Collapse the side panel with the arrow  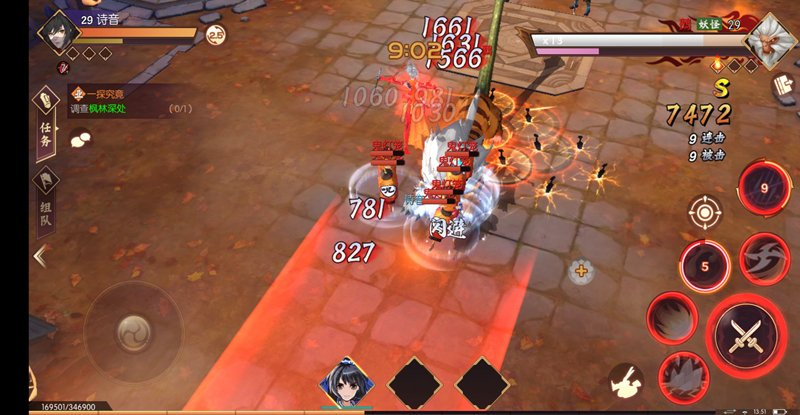(x=41, y=256)
